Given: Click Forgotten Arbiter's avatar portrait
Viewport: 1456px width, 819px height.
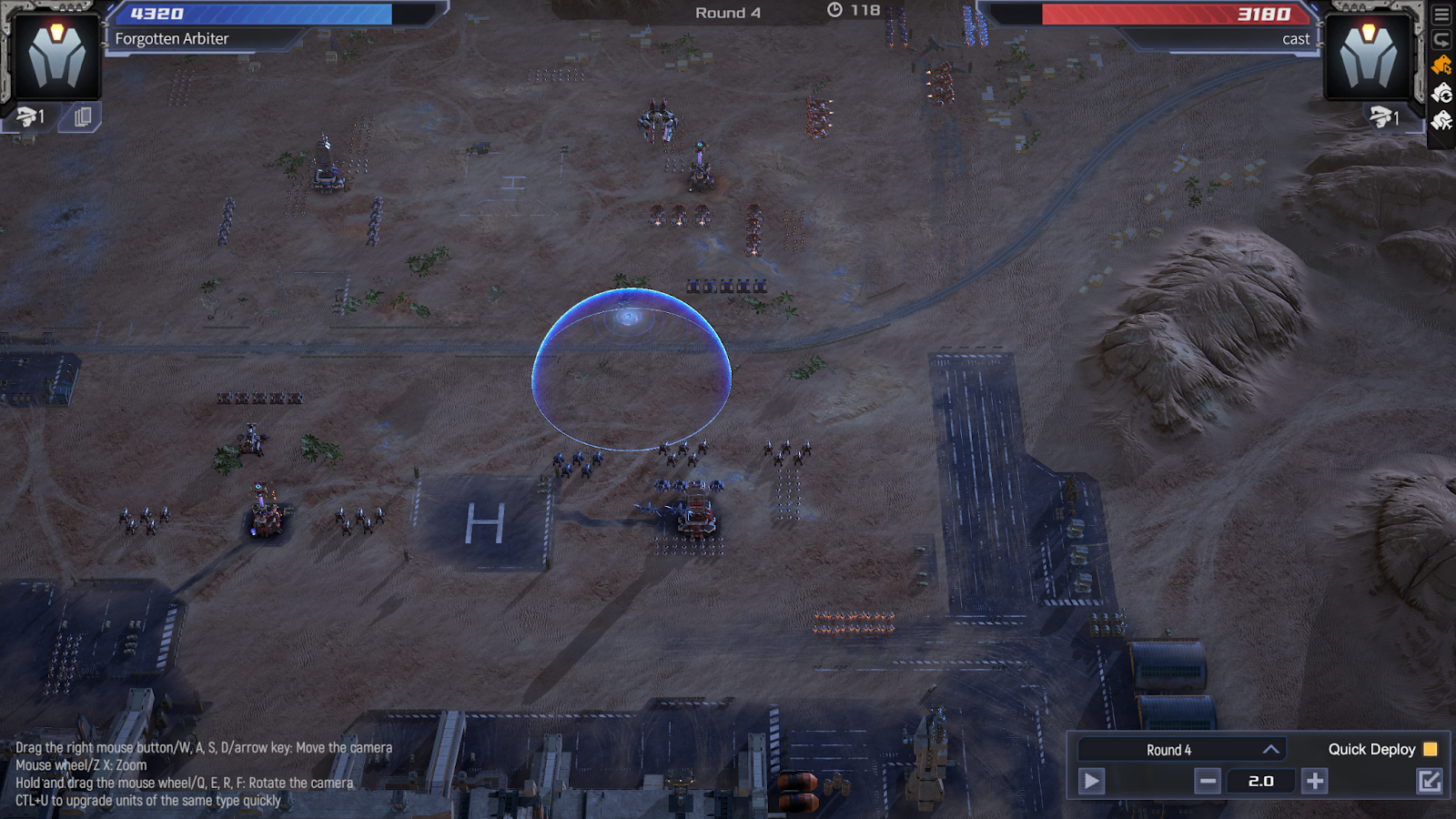Looking at the screenshot, I should click(x=56, y=55).
